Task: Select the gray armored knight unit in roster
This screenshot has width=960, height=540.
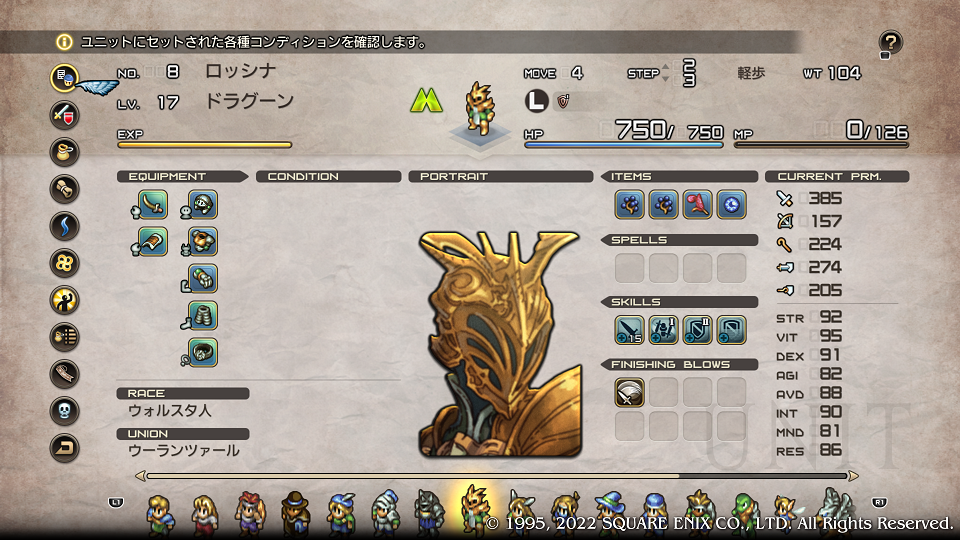Action: coord(429,512)
